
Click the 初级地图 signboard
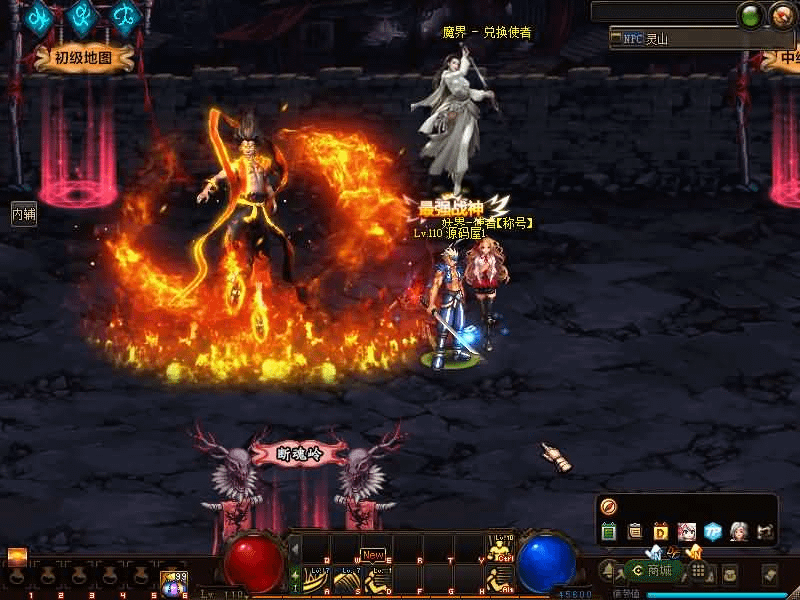(x=85, y=58)
